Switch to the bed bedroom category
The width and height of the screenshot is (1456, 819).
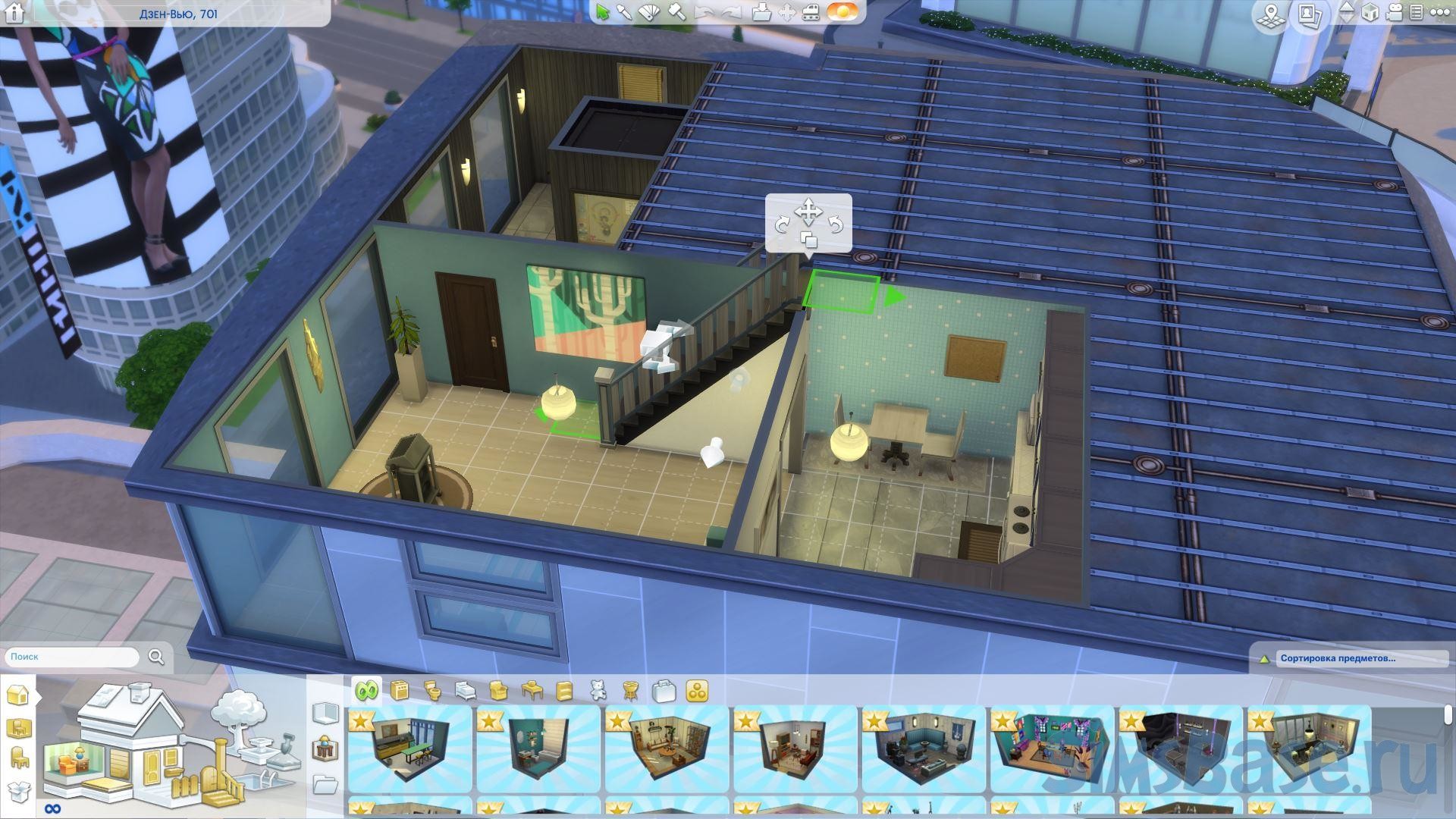pyautogui.click(x=465, y=691)
